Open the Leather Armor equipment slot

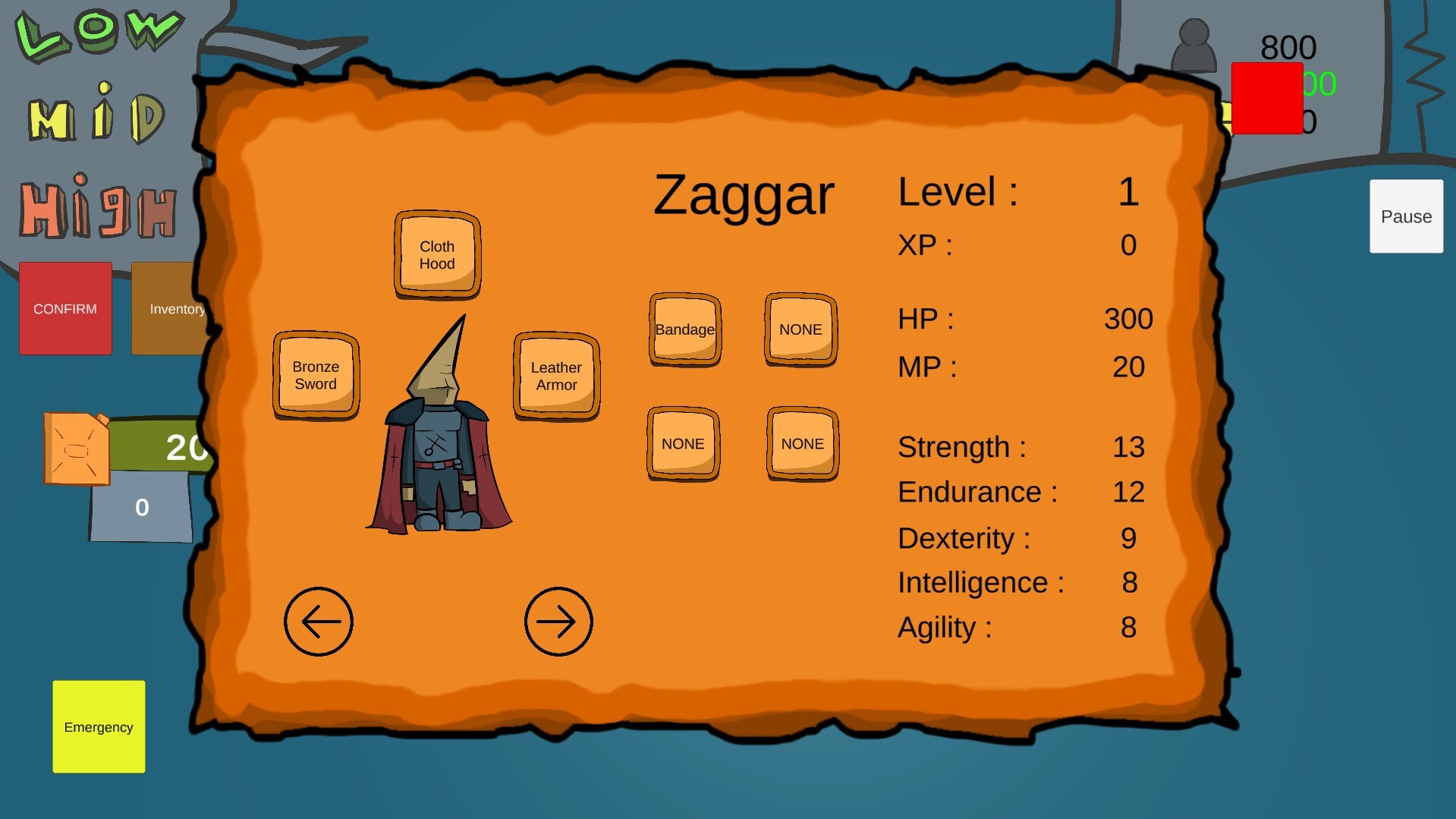pos(555,376)
